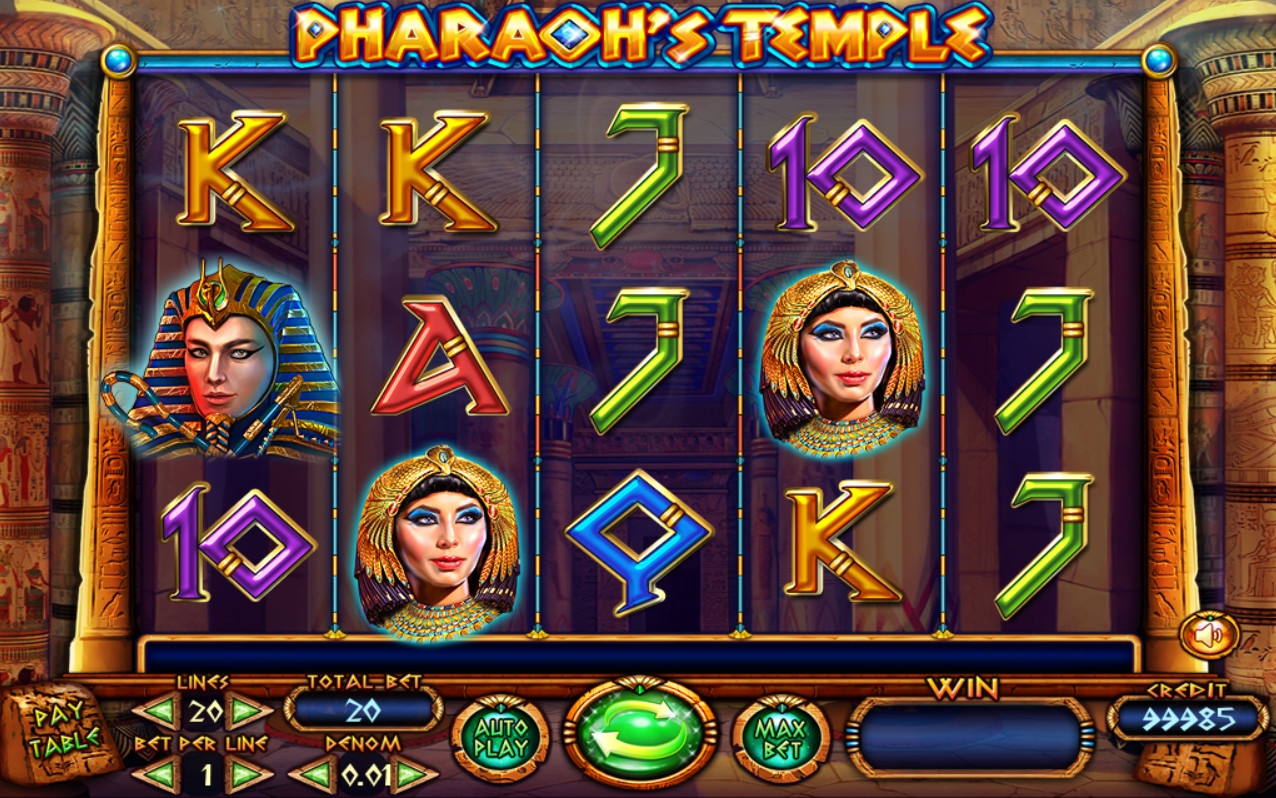
Task: Increase the number of lines
Action: click(248, 712)
